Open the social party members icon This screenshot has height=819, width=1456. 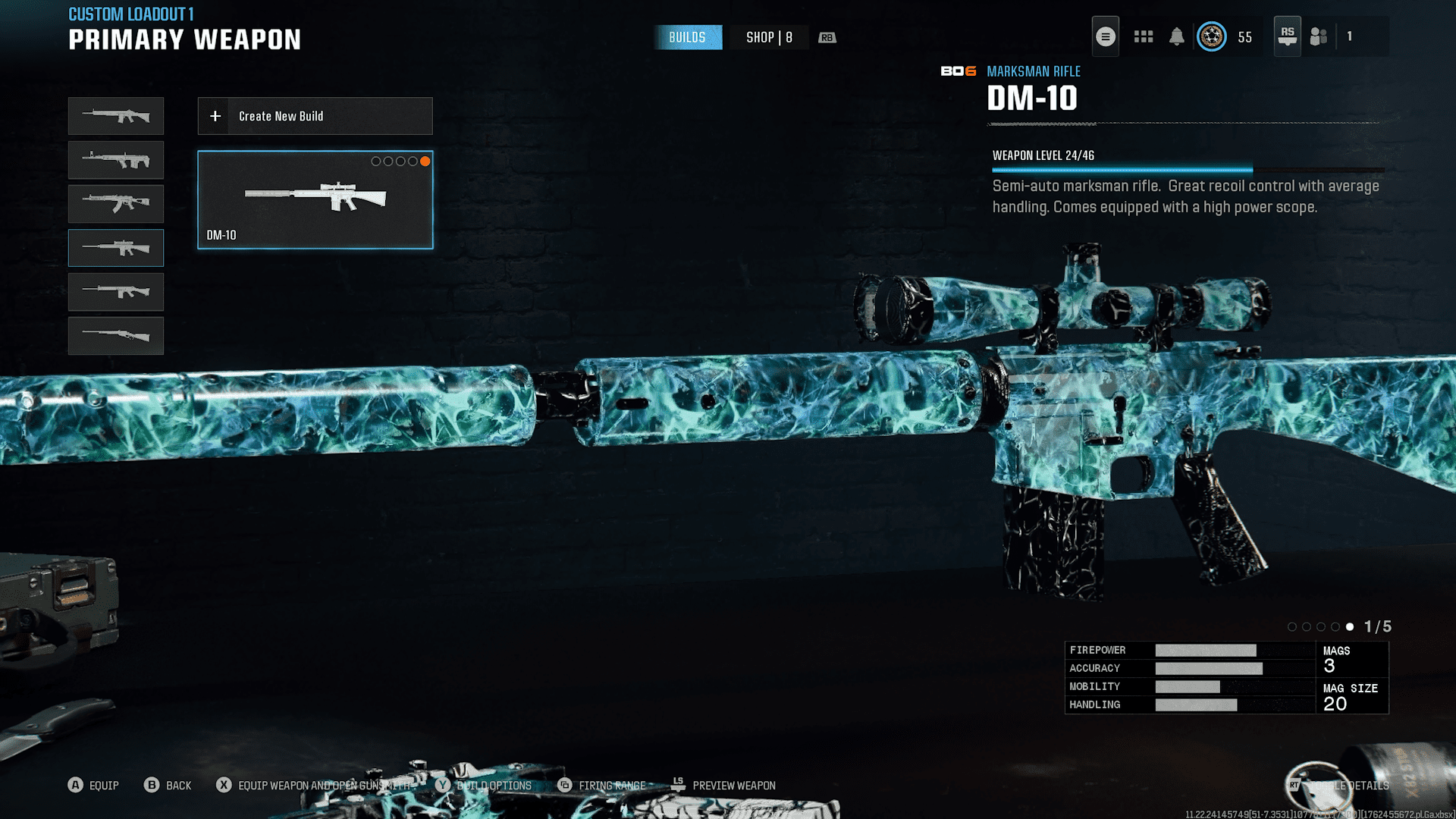[1319, 36]
